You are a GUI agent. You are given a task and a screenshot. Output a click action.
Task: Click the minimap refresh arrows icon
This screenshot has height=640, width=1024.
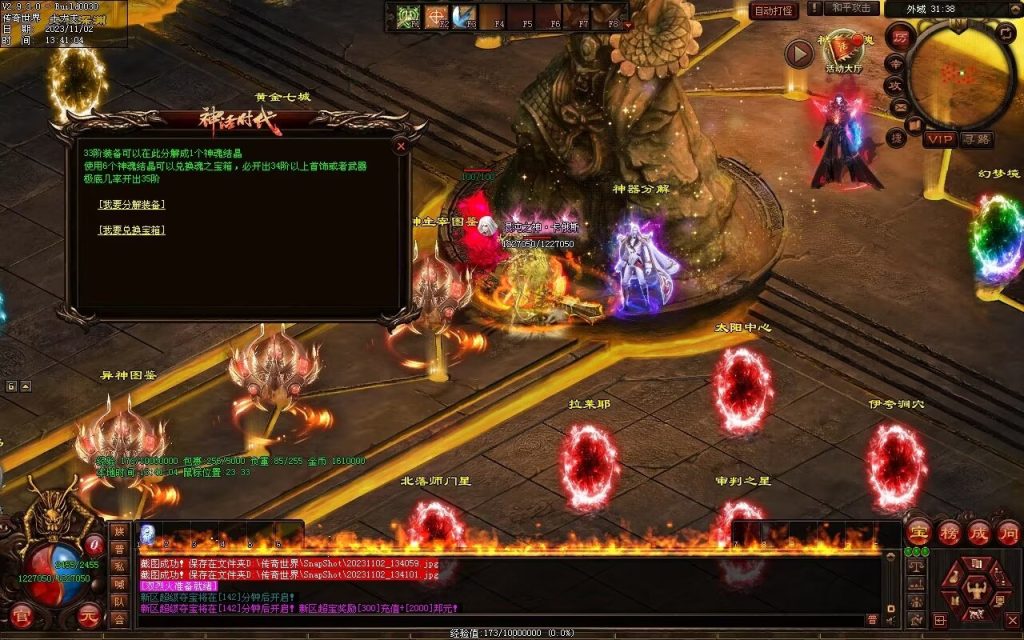pos(1007,32)
